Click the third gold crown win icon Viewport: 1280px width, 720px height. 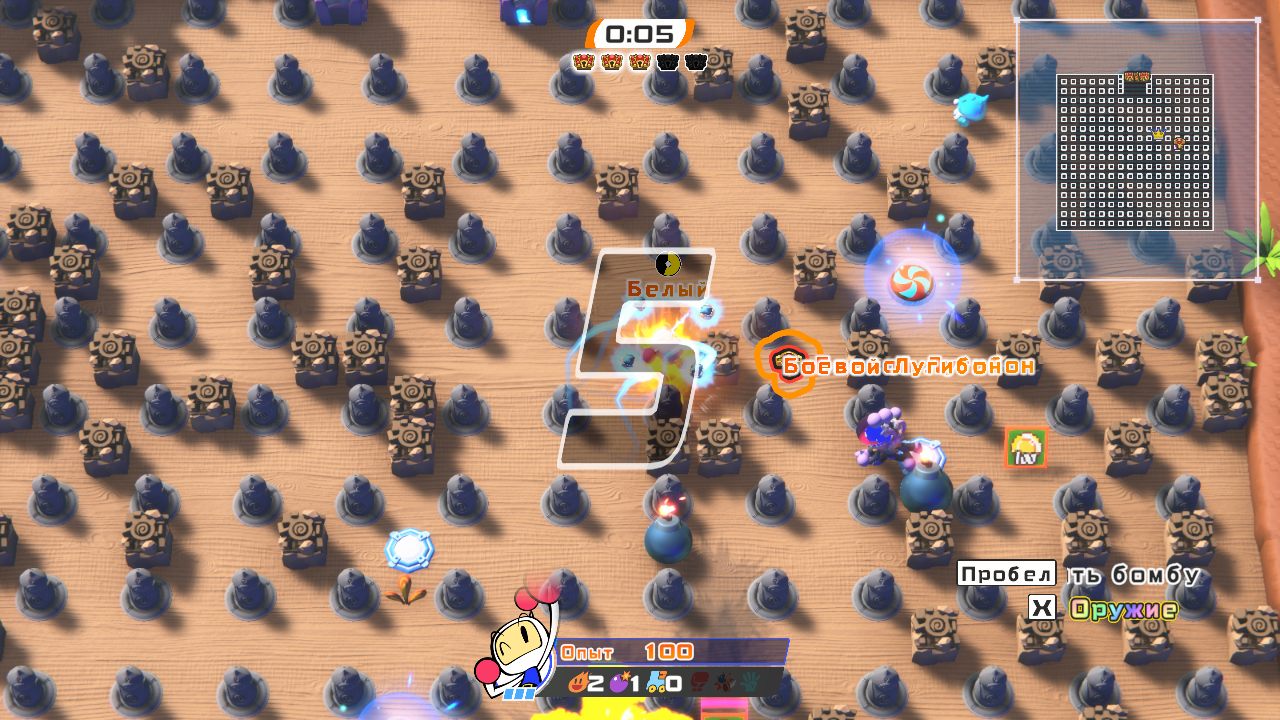tap(637, 60)
